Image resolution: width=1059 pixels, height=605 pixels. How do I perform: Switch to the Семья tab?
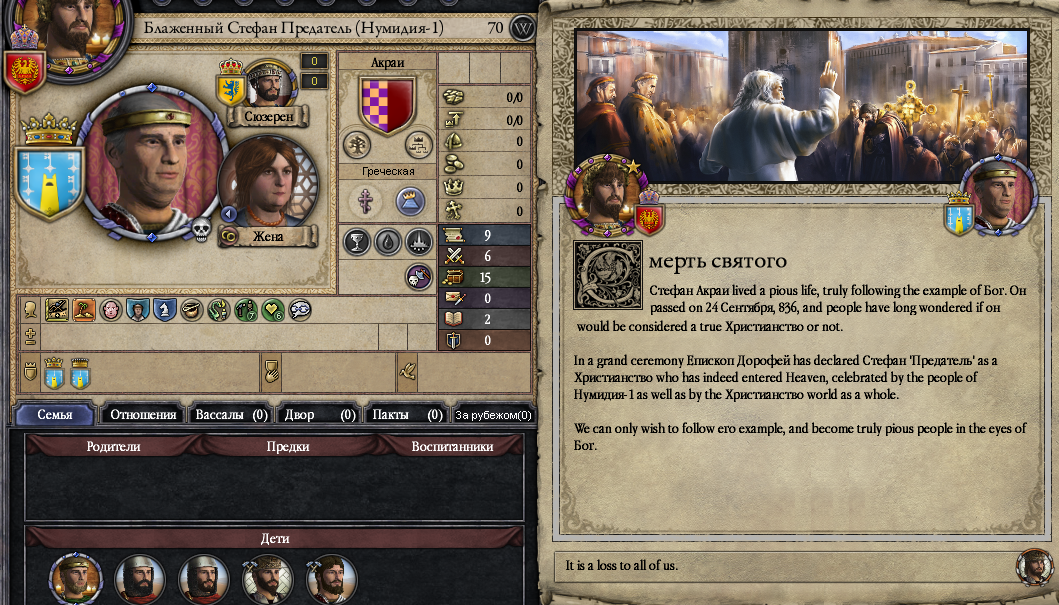pos(55,414)
